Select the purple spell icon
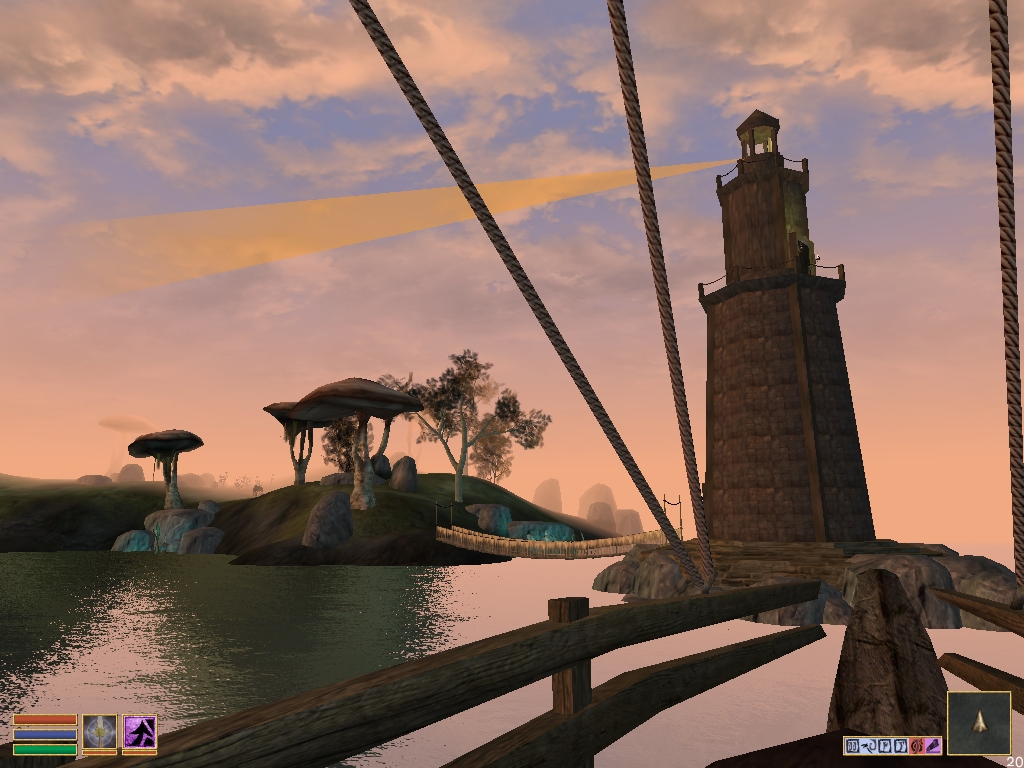1024x768 pixels. point(140,732)
